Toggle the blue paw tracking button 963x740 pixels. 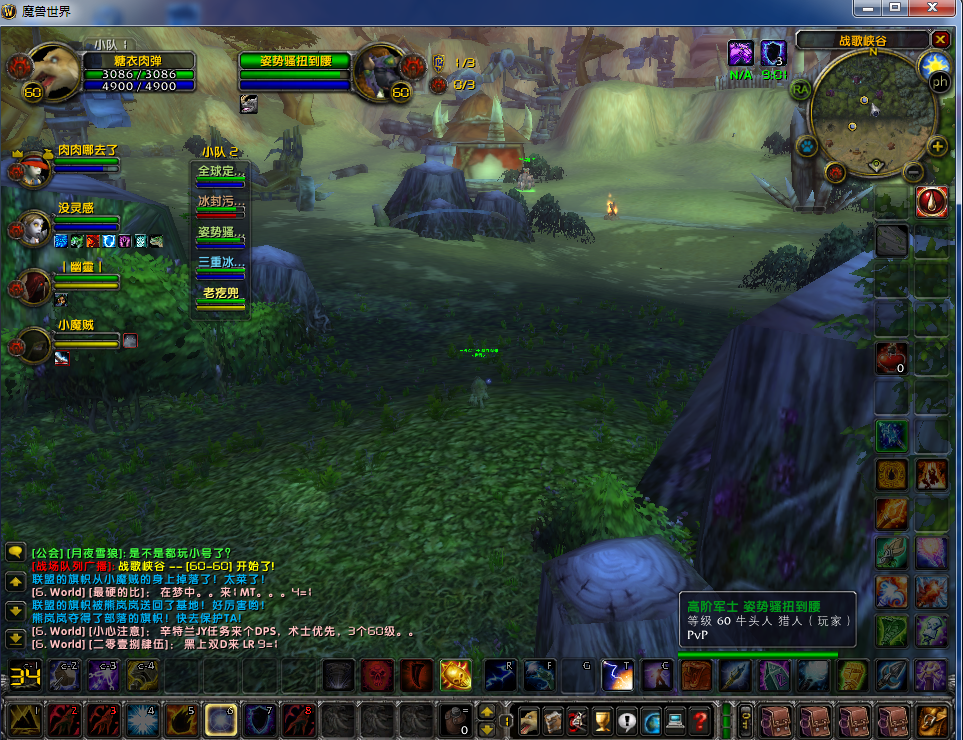click(808, 146)
